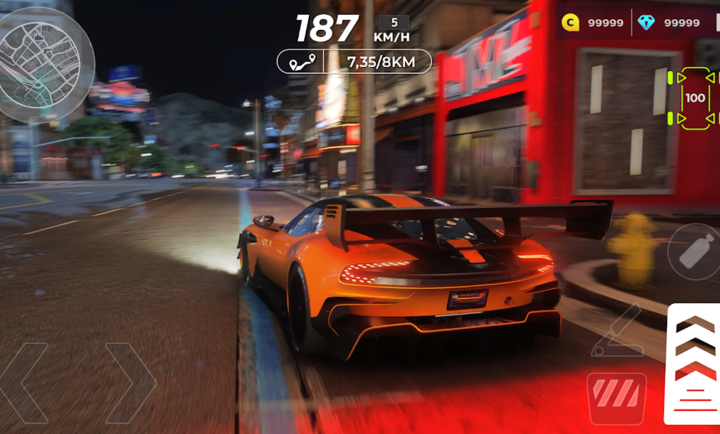Apply the striped brake pedal
The width and height of the screenshot is (720, 434).
[616, 394]
